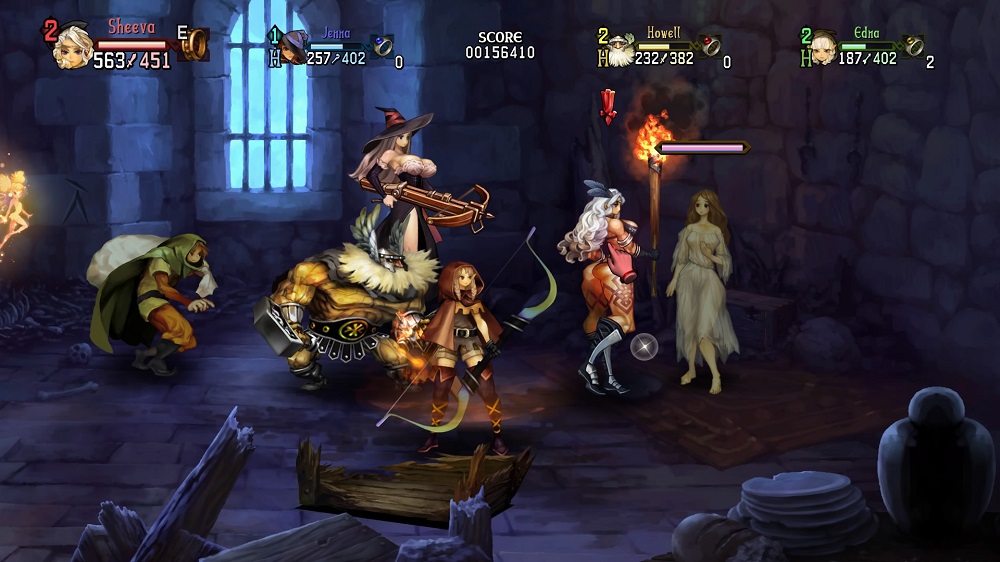Click Sheeva's equipped gold ring item
This screenshot has width=1000, height=562.
[196, 43]
